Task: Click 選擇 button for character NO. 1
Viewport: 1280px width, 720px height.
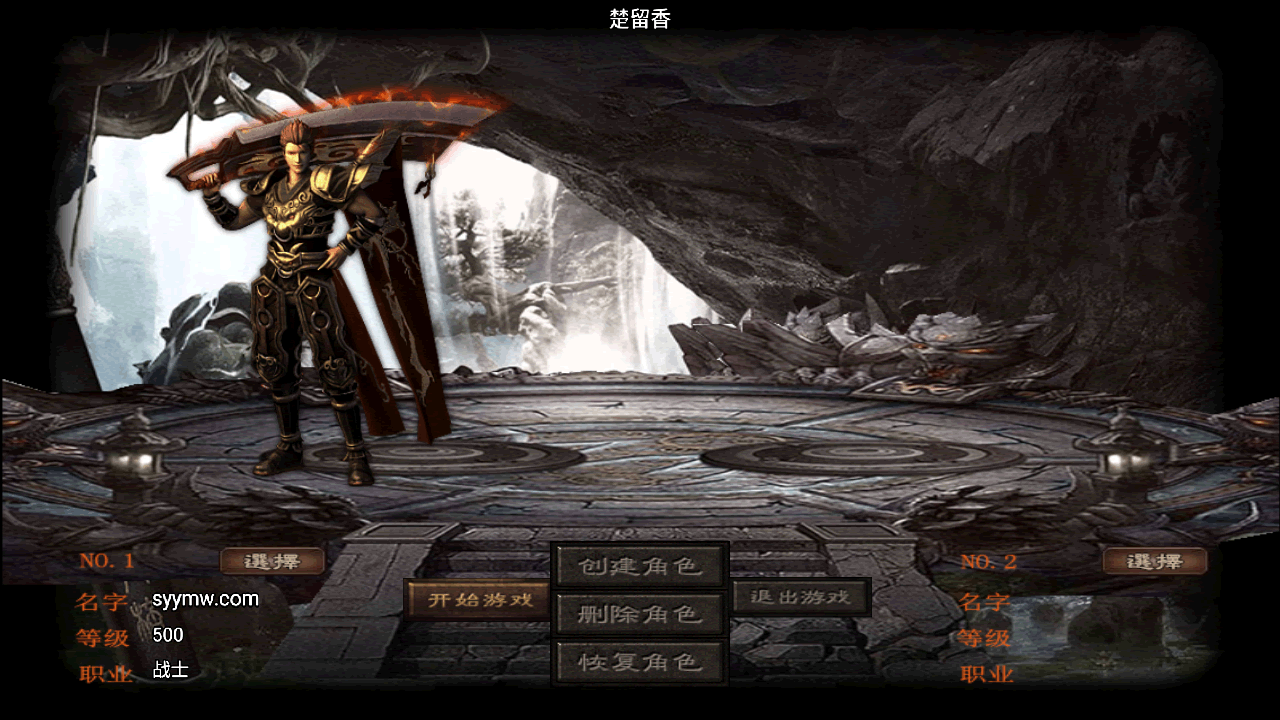Action: (x=272, y=561)
